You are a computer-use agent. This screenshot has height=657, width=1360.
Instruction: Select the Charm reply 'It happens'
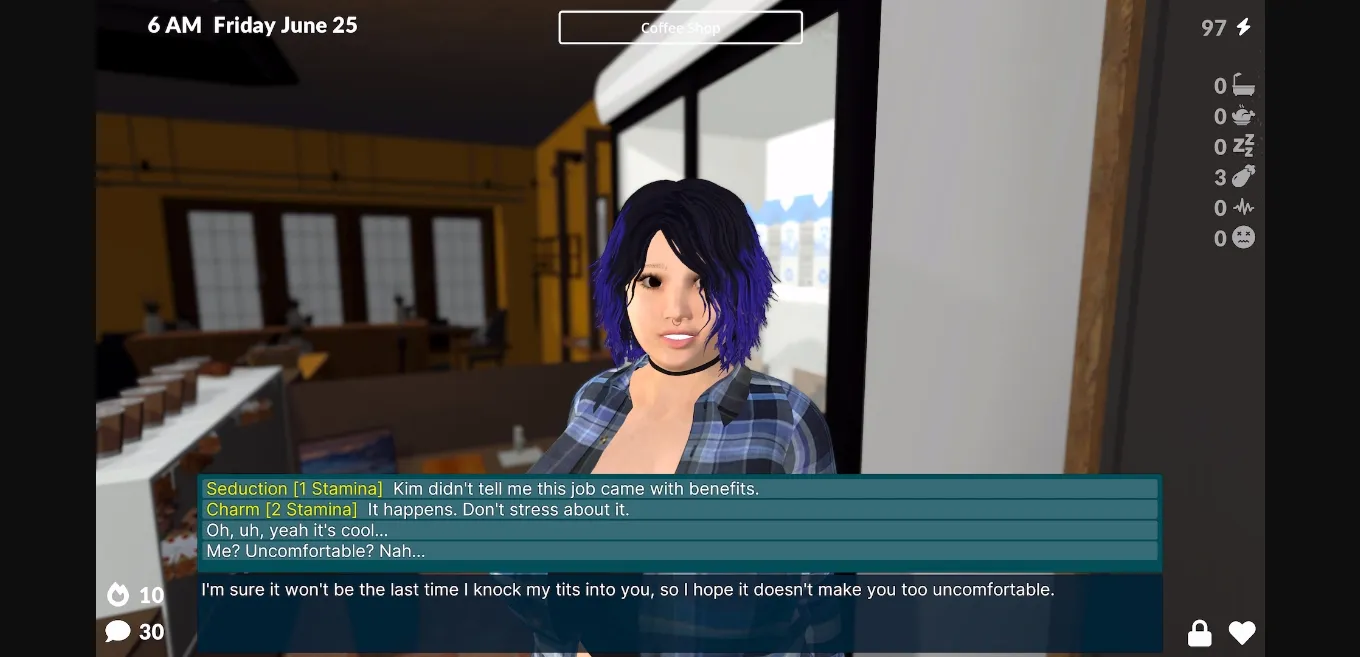(x=680, y=510)
